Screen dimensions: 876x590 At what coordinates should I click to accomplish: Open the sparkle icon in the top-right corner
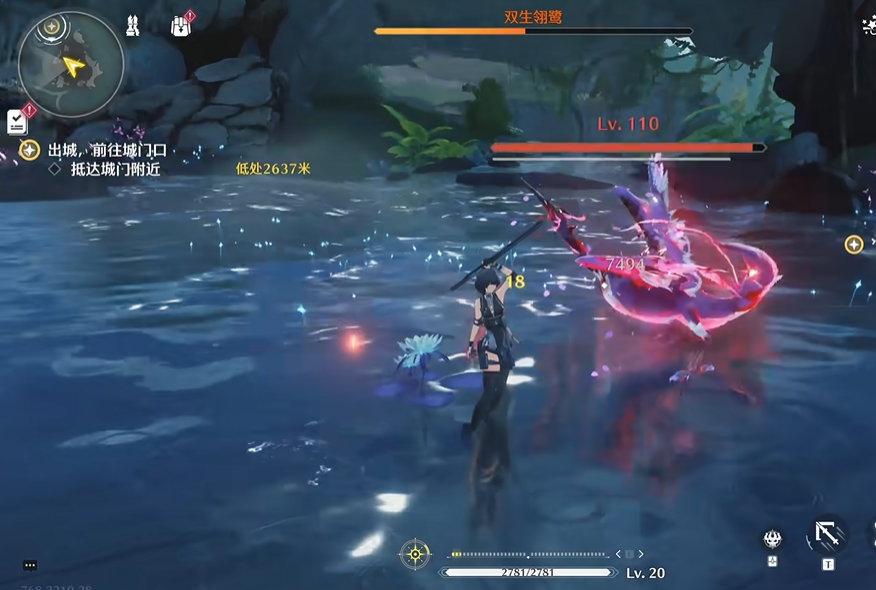tap(868, 26)
